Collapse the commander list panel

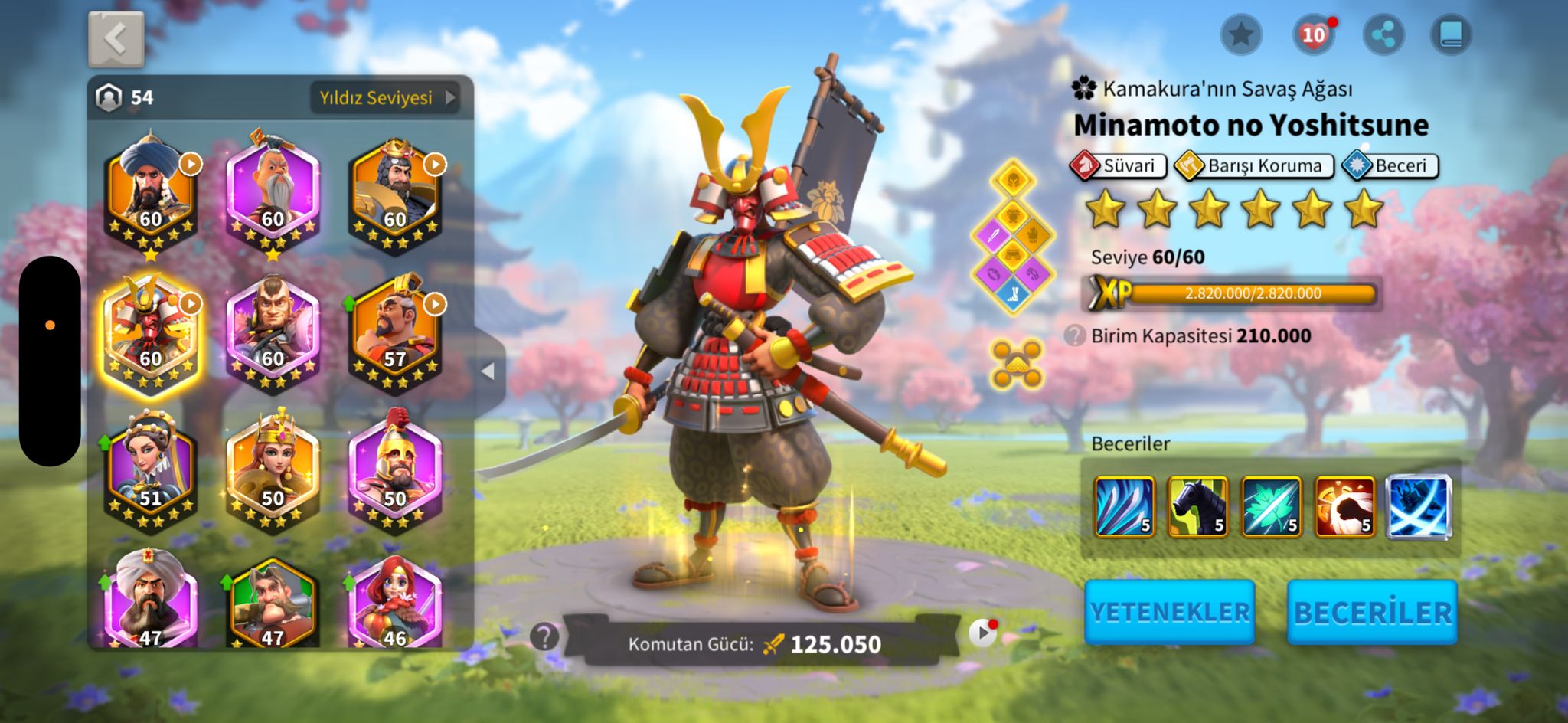488,371
